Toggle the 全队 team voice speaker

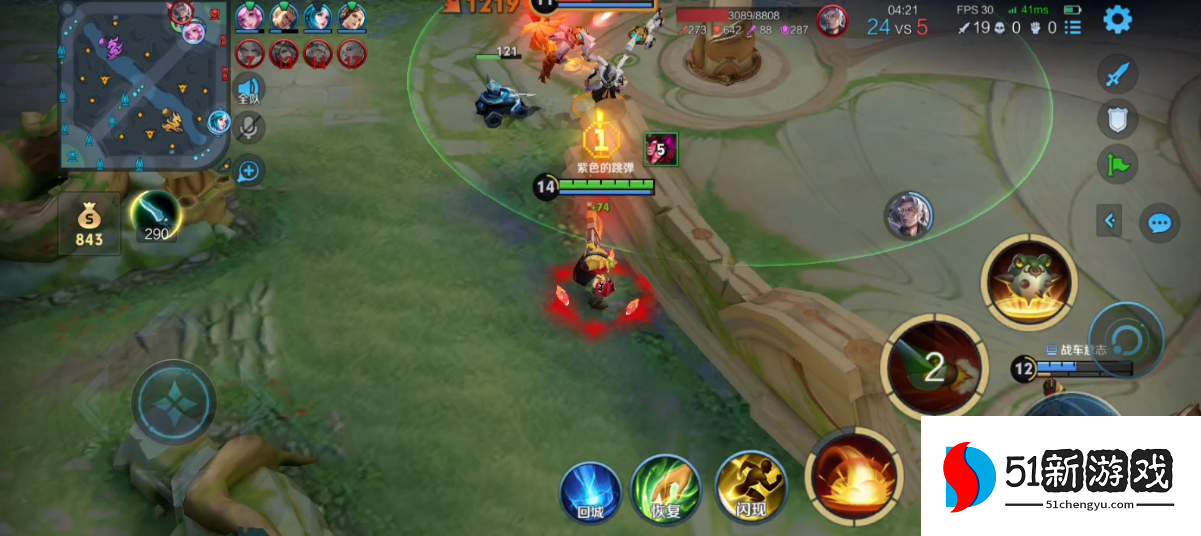click(249, 89)
